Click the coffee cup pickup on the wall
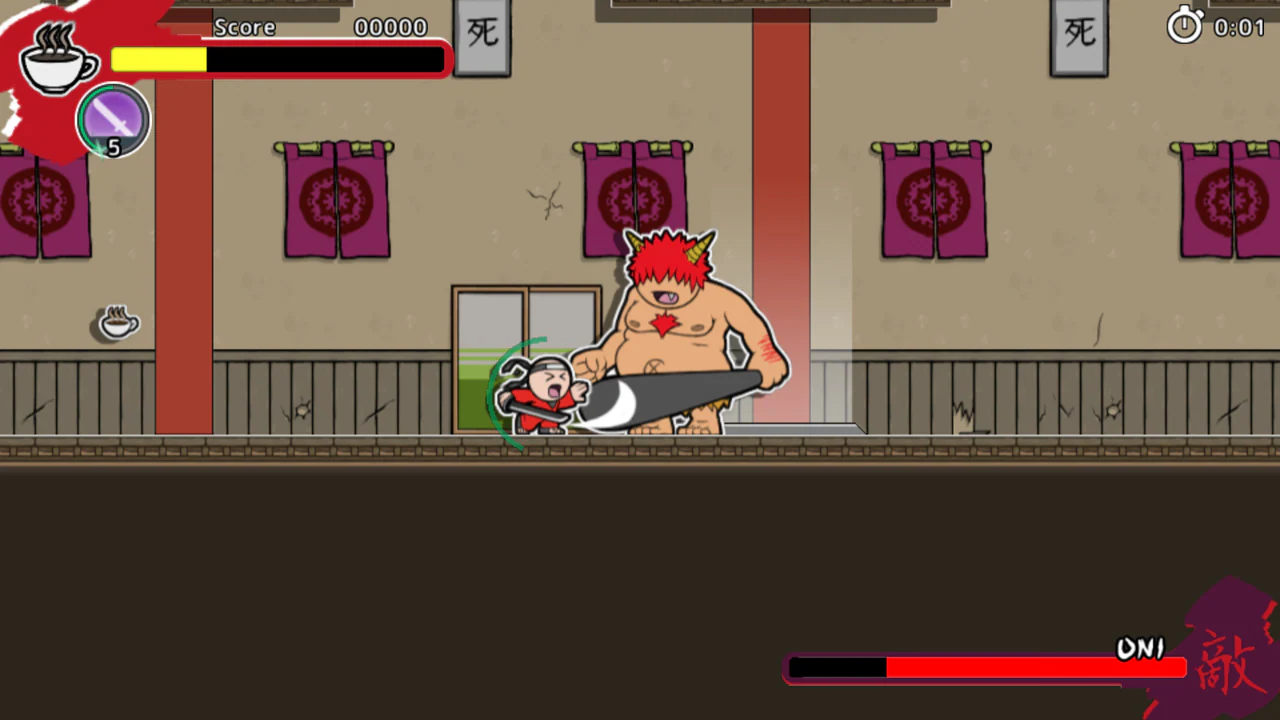This screenshot has height=720, width=1280. click(119, 321)
